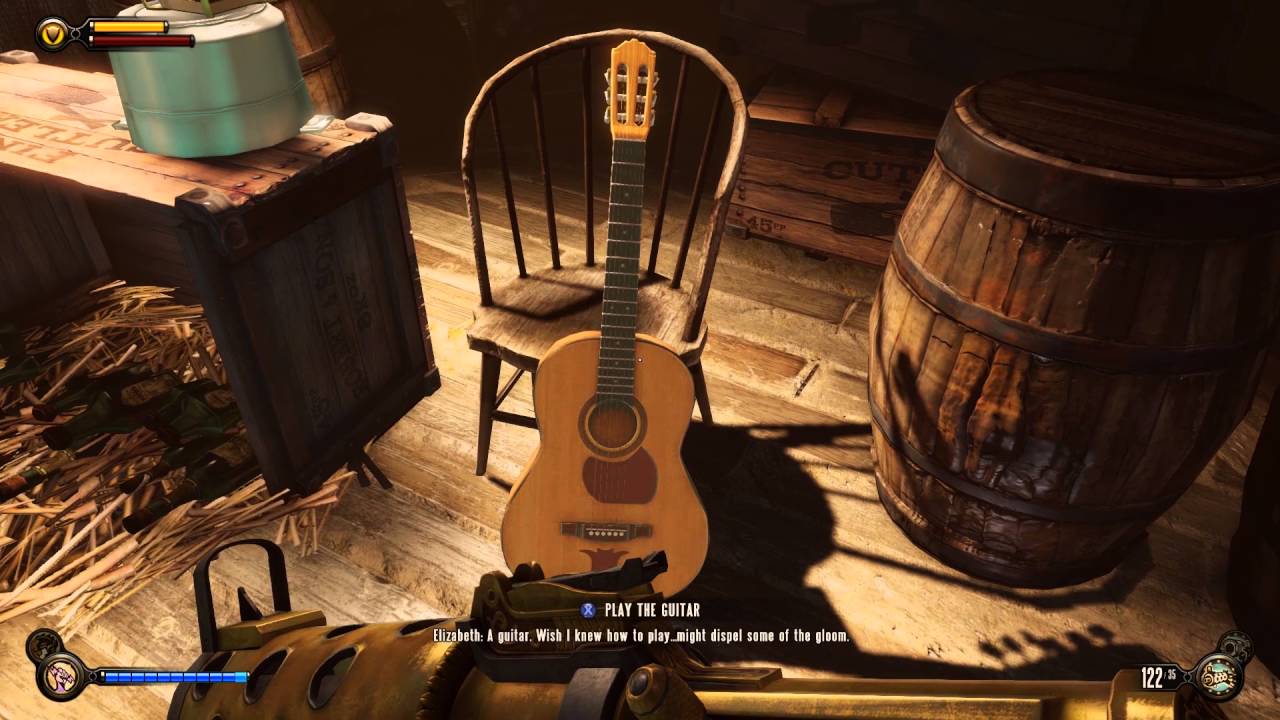Click the yellow shield meter at top left
The width and height of the screenshot is (1280, 720).
(130, 27)
